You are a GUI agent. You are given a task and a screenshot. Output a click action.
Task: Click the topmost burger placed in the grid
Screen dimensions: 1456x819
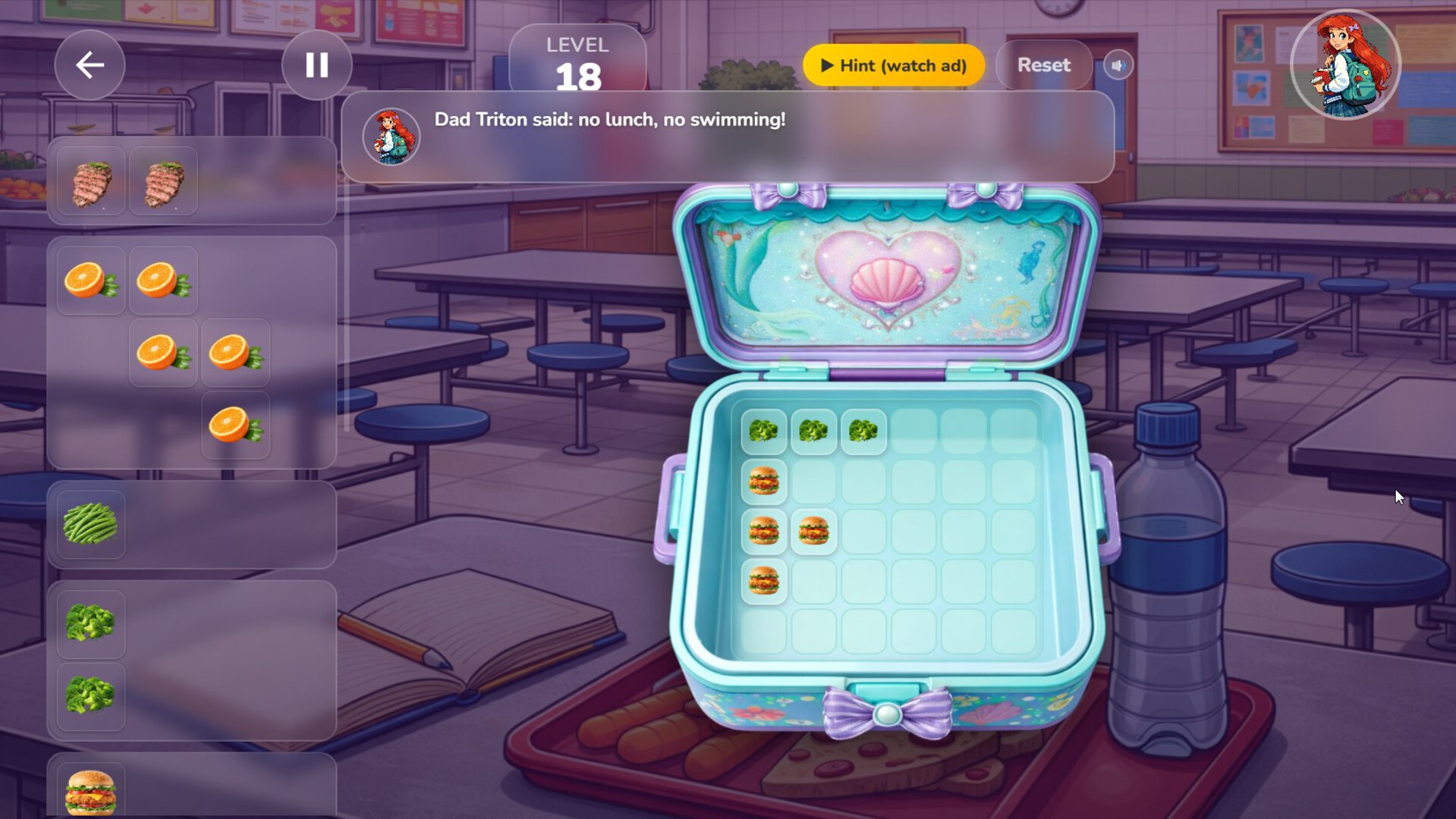point(765,481)
